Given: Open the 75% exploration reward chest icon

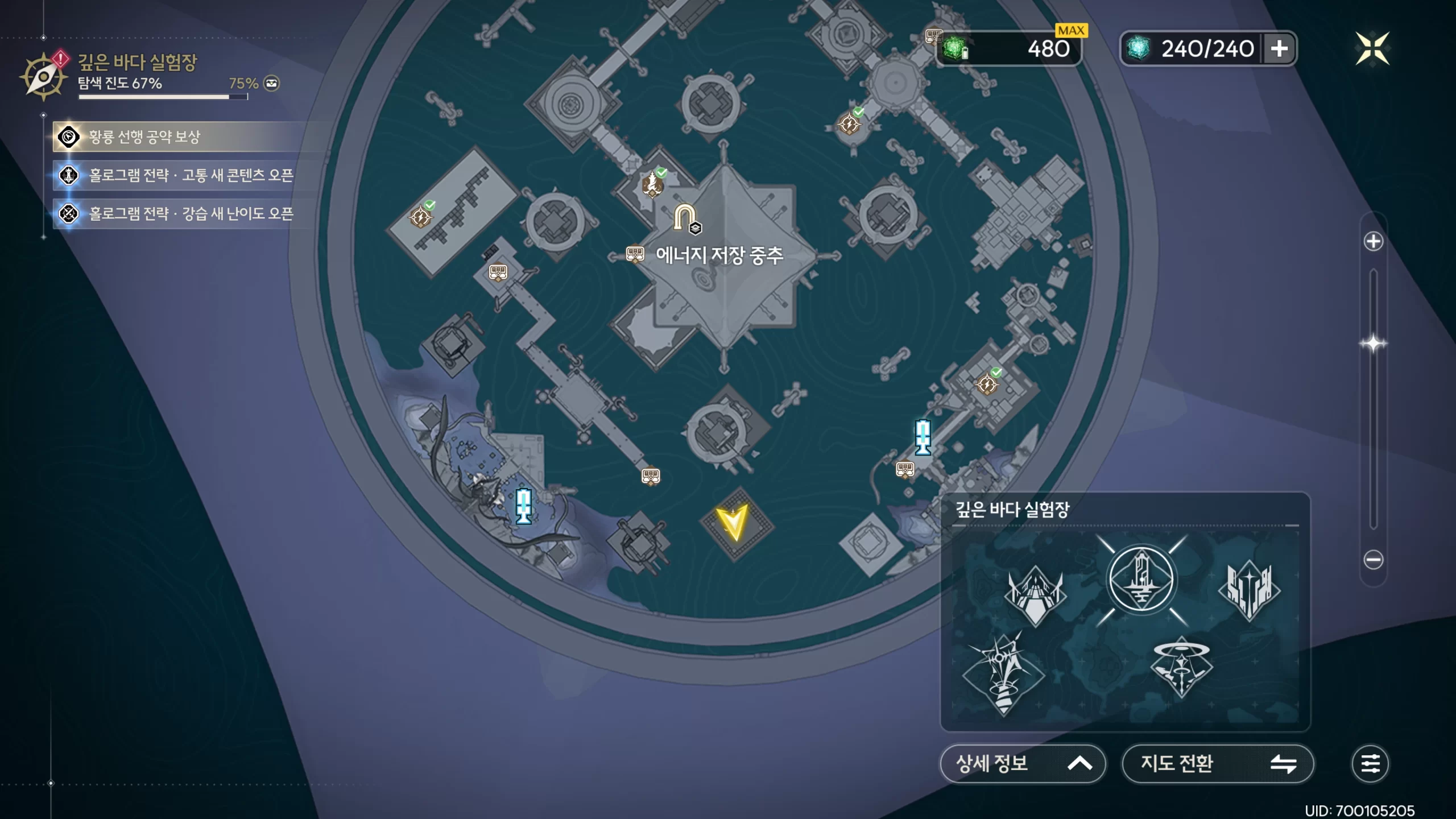Looking at the screenshot, I should pos(272,84).
